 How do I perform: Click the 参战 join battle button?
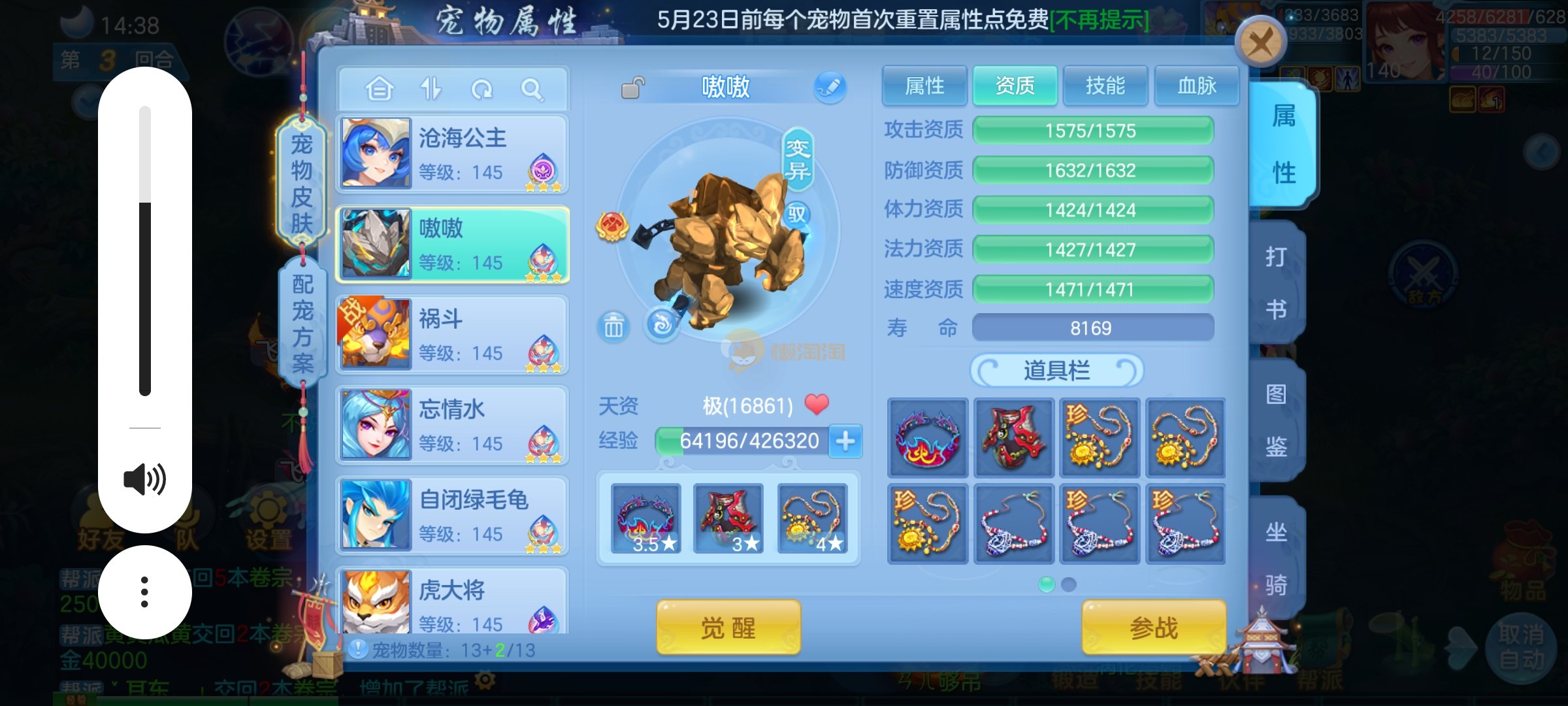(1153, 628)
